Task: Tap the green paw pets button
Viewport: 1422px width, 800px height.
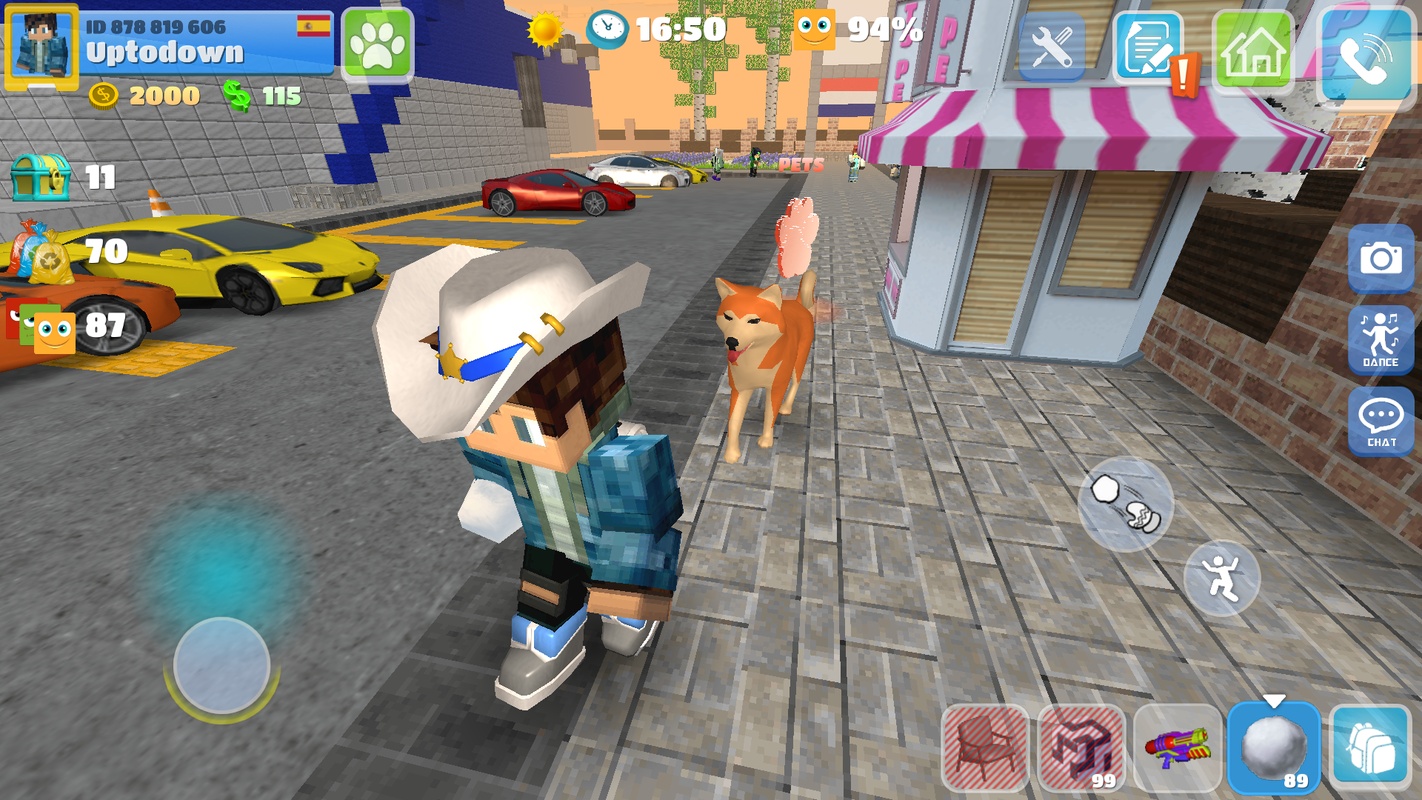Action: pyautogui.click(x=377, y=45)
